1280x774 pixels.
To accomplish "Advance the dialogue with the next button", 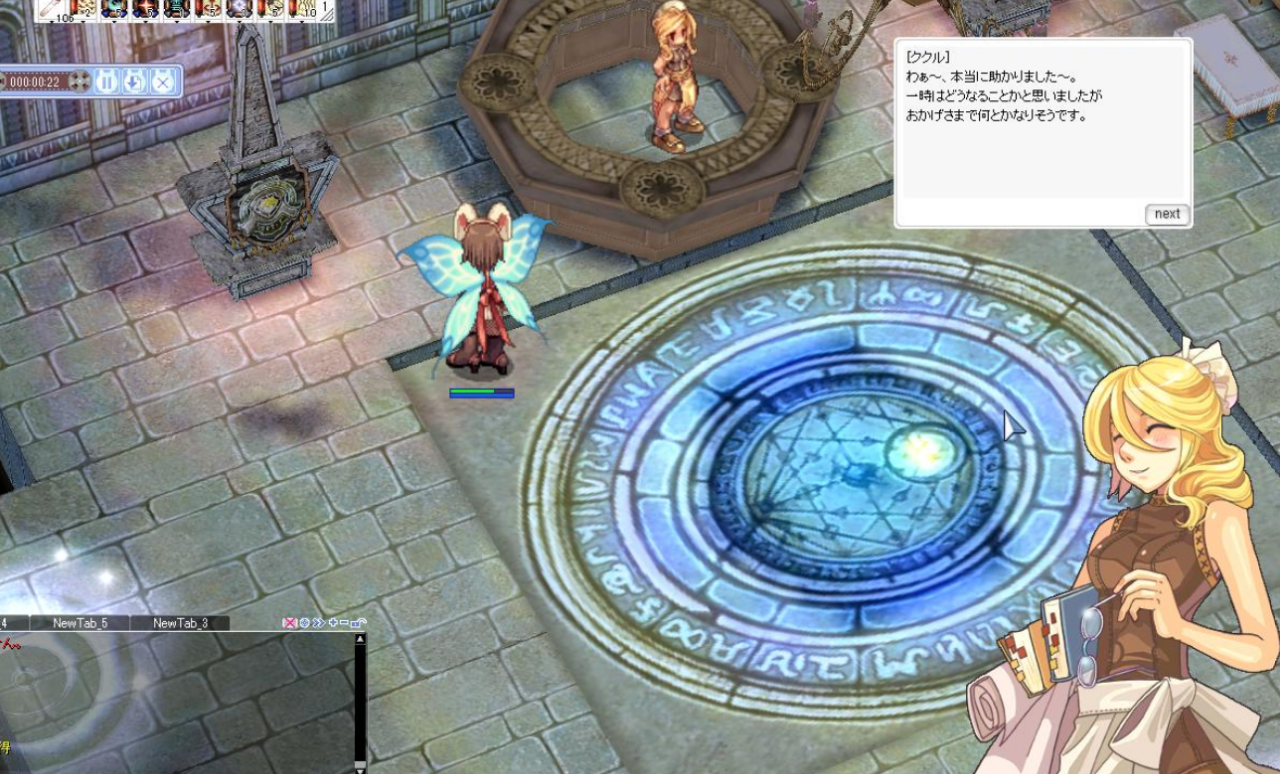I will (1167, 214).
